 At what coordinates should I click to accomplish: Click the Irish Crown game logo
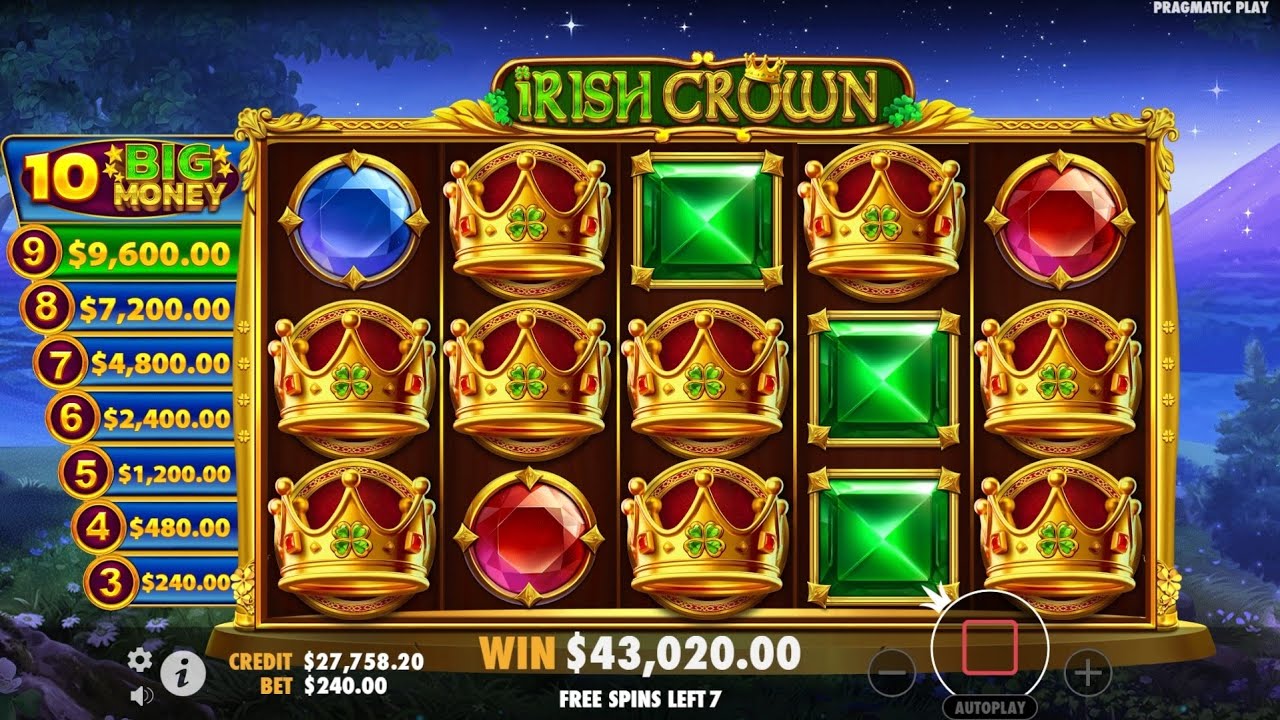coord(690,90)
